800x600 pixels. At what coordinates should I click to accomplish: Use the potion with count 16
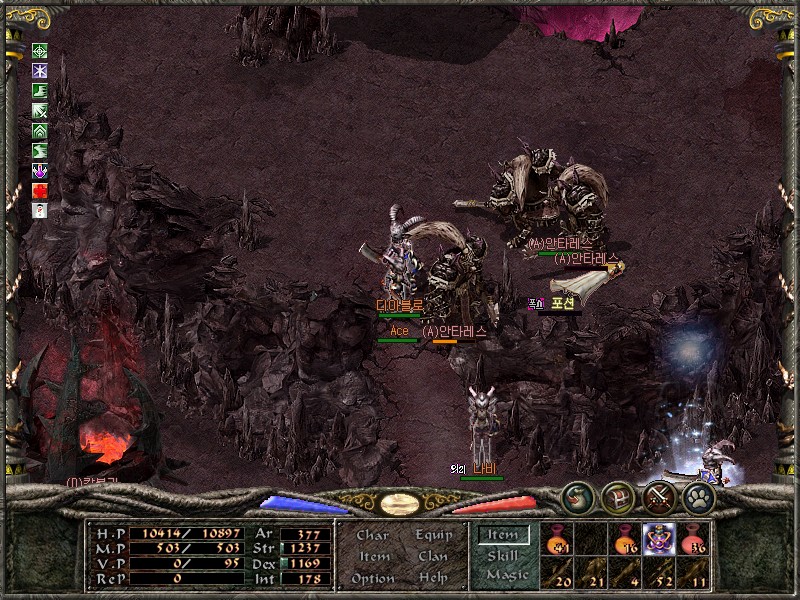point(625,540)
